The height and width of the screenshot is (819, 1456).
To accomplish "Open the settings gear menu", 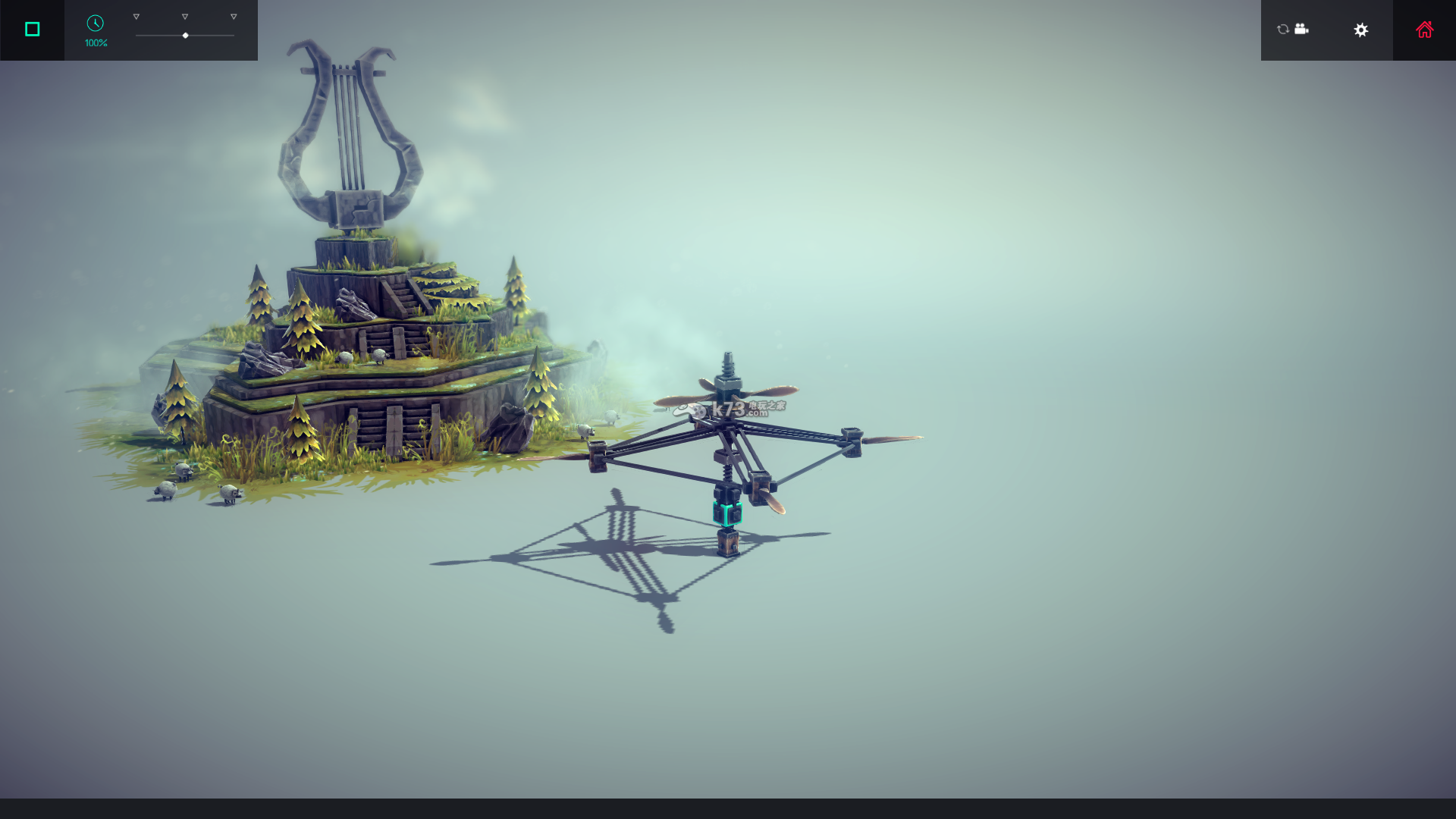I will [1361, 30].
